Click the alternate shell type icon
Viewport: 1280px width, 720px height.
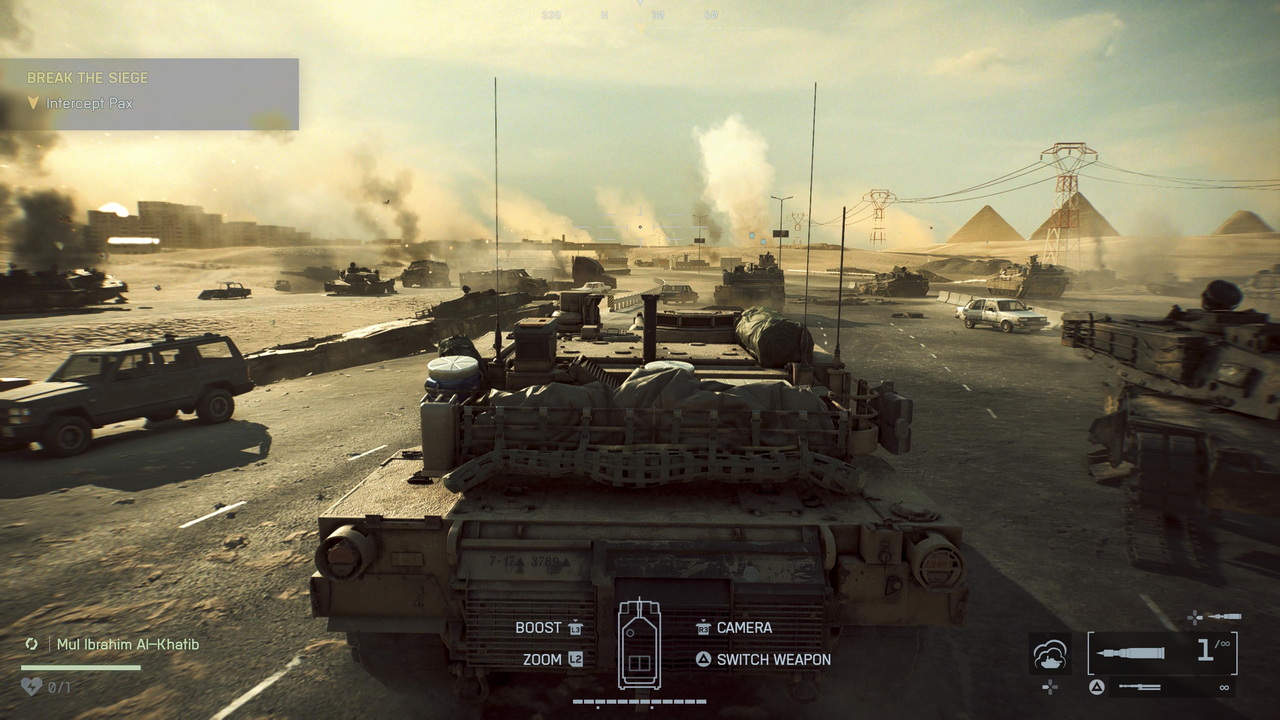pyautogui.click(x=1223, y=617)
